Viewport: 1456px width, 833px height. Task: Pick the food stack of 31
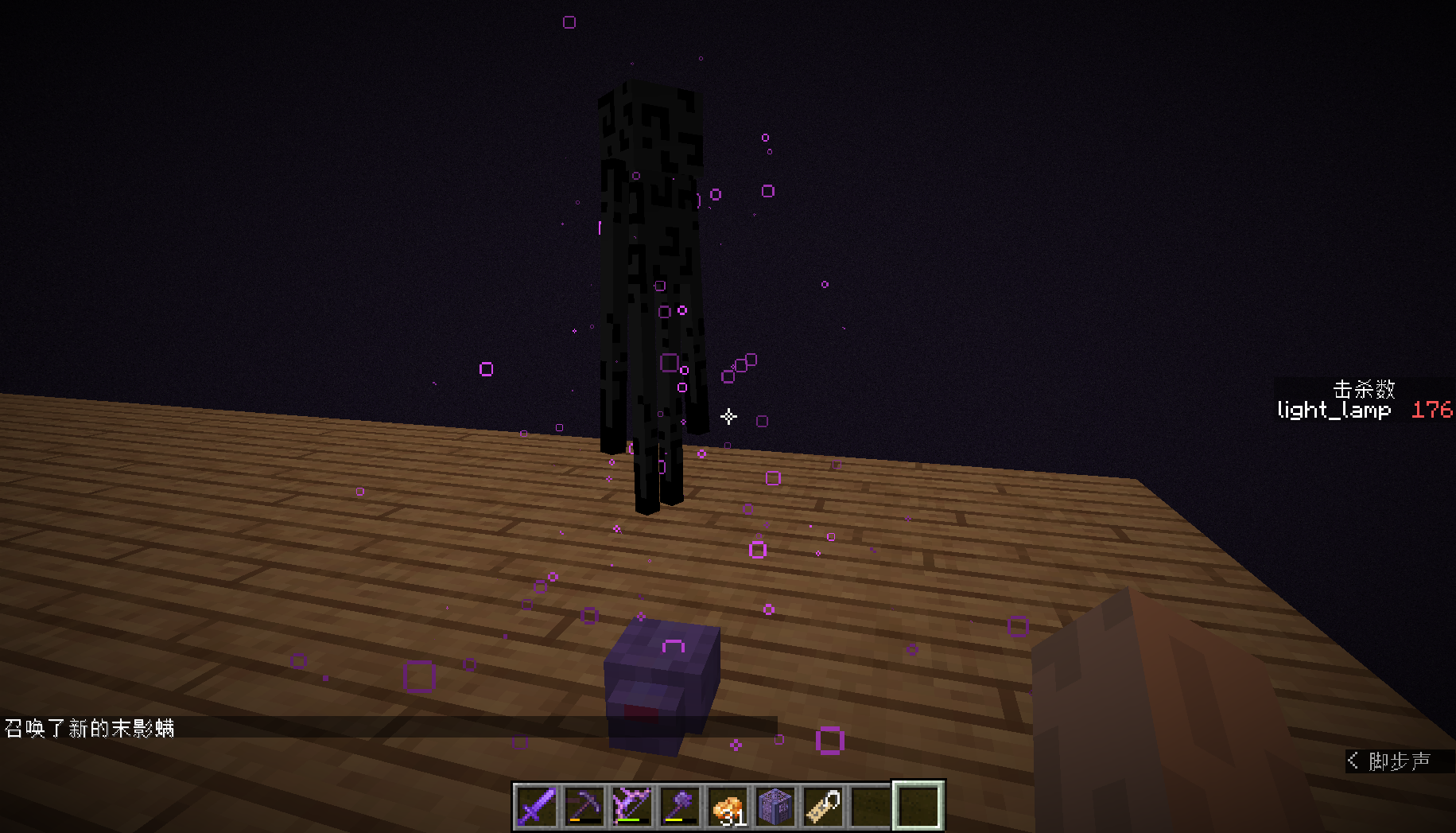[x=728, y=806]
